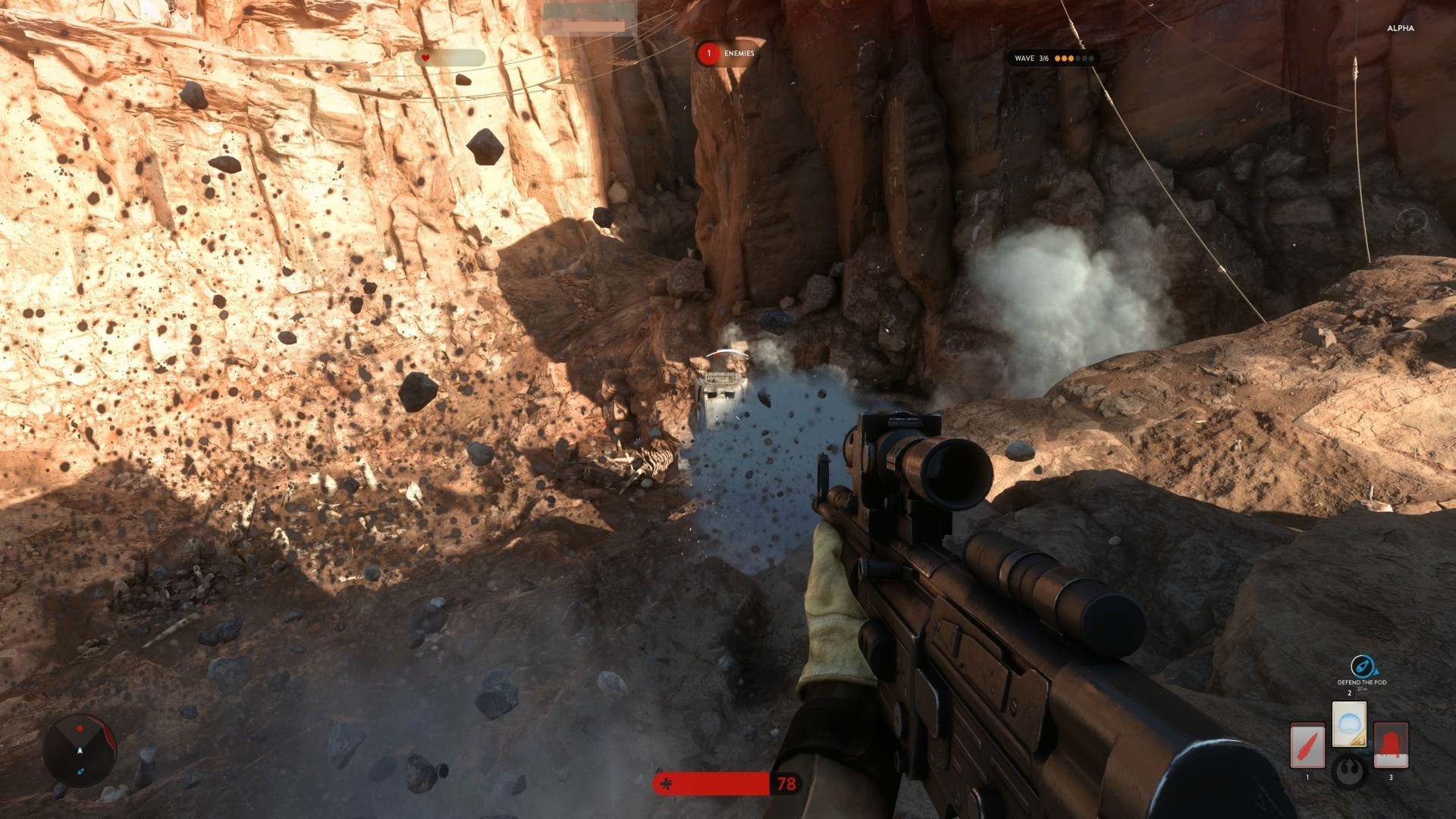Screen dimensions: 1456x819
Task: Click the ENEMIES label button
Action: tap(739, 55)
